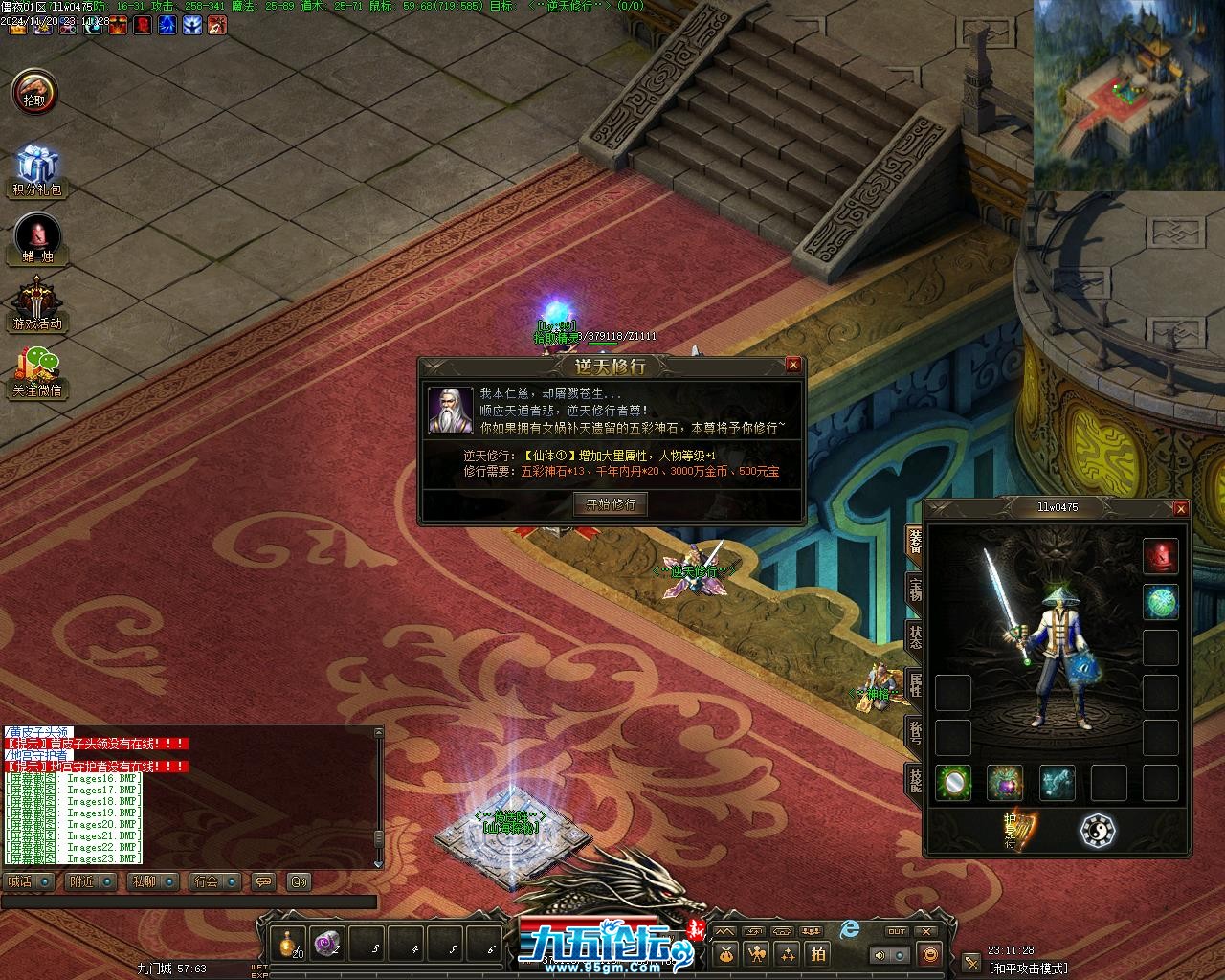1225x980 pixels.
Task: Switch to the 状态 tab
Action: pos(915,637)
